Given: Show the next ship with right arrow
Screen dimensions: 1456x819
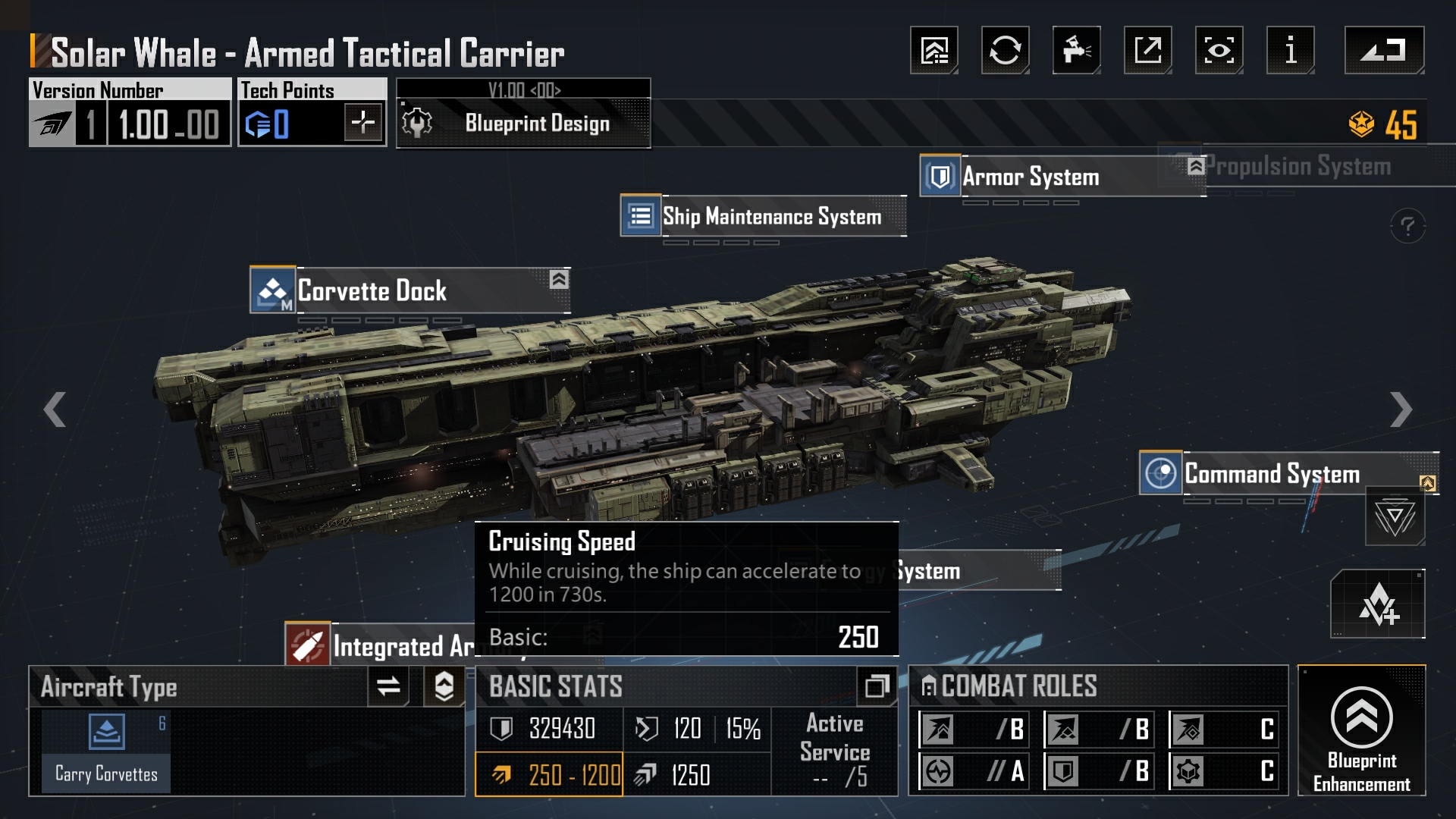Looking at the screenshot, I should (x=1401, y=409).
